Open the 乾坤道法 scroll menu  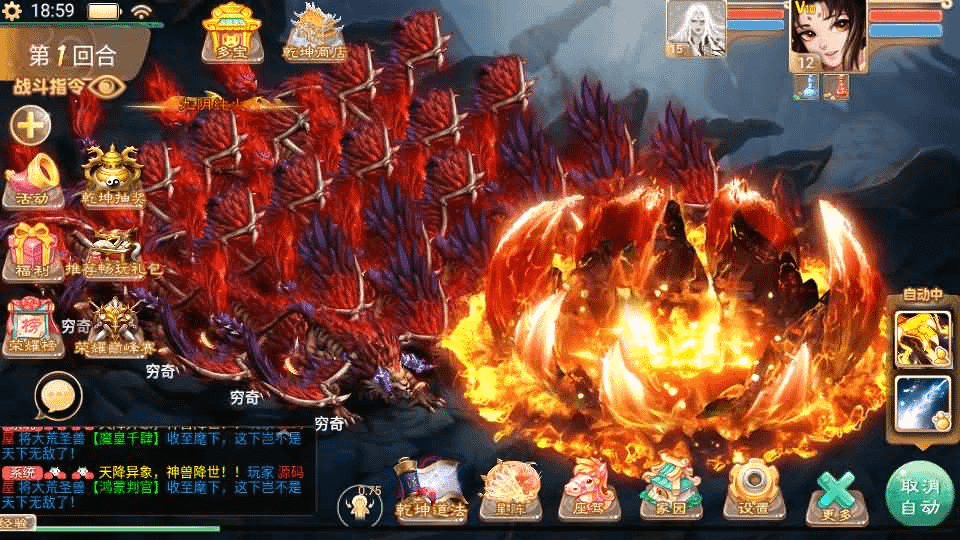coord(430,489)
